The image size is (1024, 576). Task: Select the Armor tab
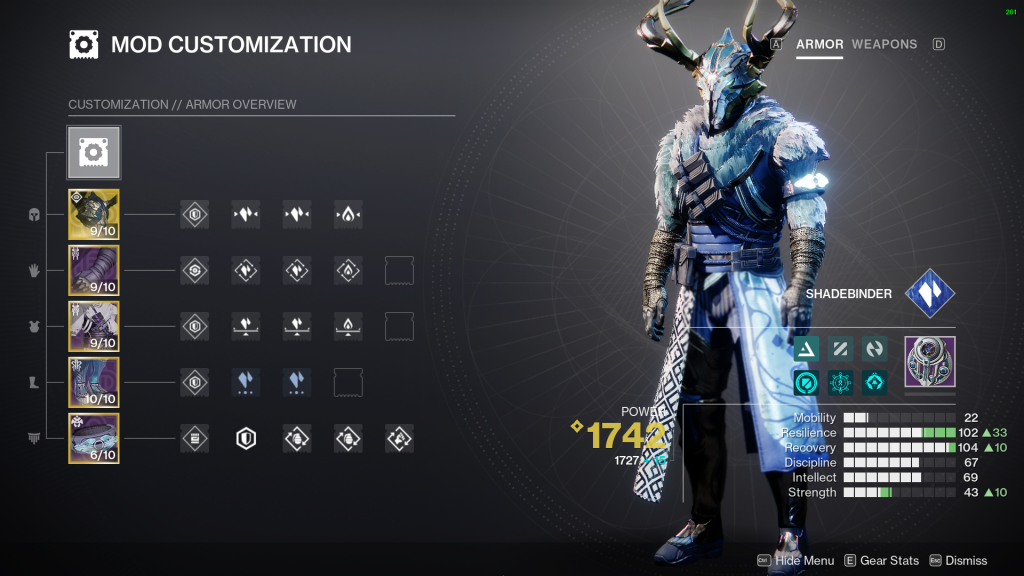(820, 44)
